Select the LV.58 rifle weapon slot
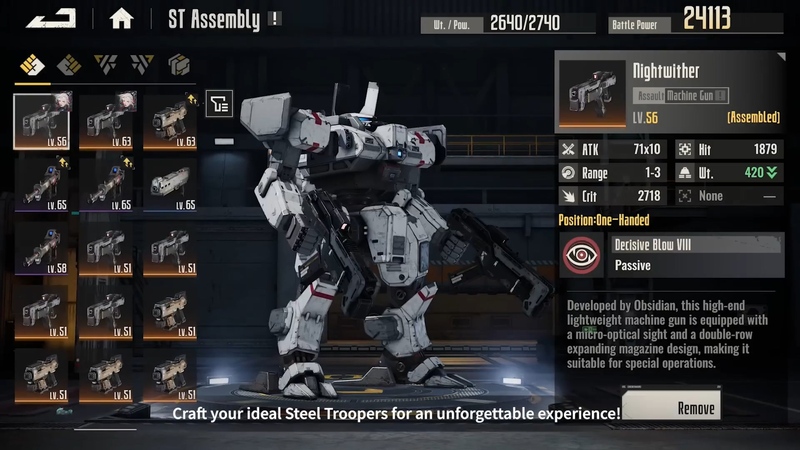This screenshot has height=450, width=800. coord(41,252)
